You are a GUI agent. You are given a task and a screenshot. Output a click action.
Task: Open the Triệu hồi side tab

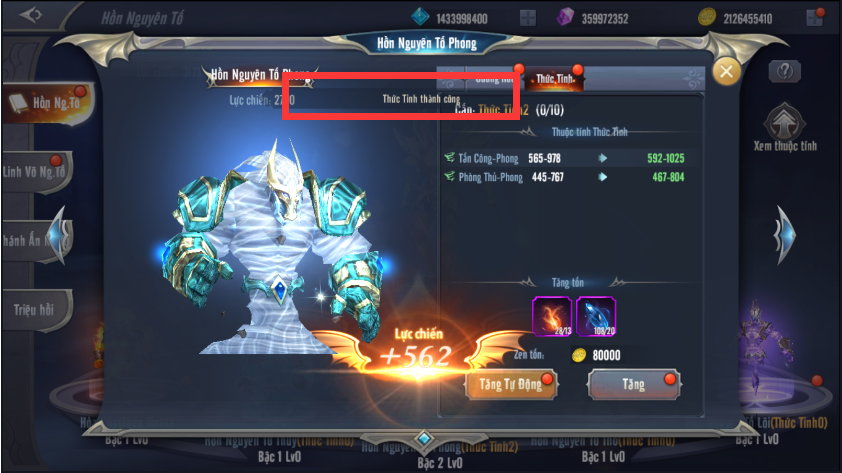(34, 310)
